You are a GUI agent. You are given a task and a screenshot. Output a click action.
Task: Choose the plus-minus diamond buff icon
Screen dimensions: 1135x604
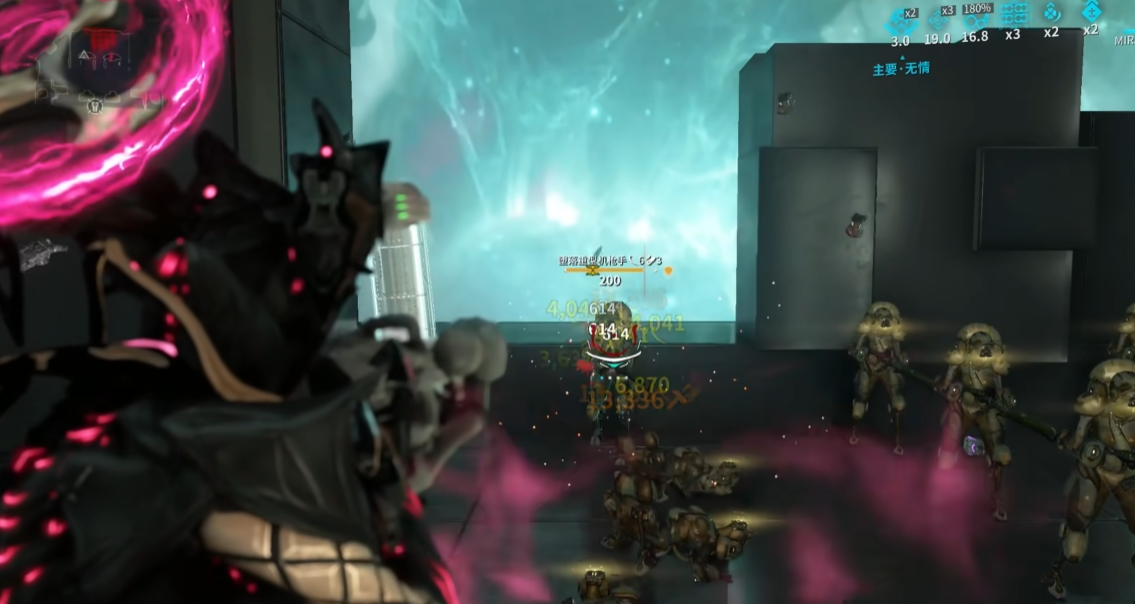point(1090,12)
